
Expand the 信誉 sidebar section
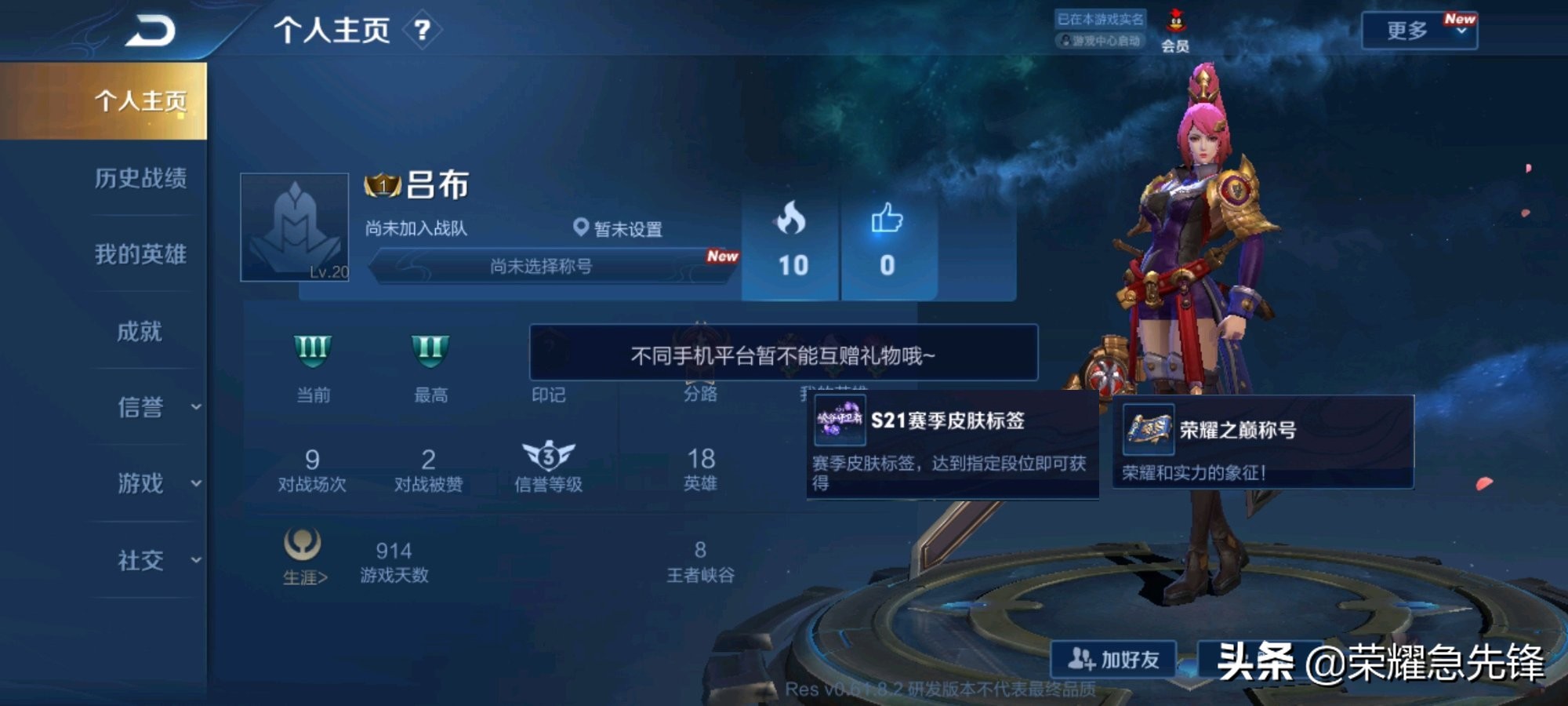pos(145,408)
